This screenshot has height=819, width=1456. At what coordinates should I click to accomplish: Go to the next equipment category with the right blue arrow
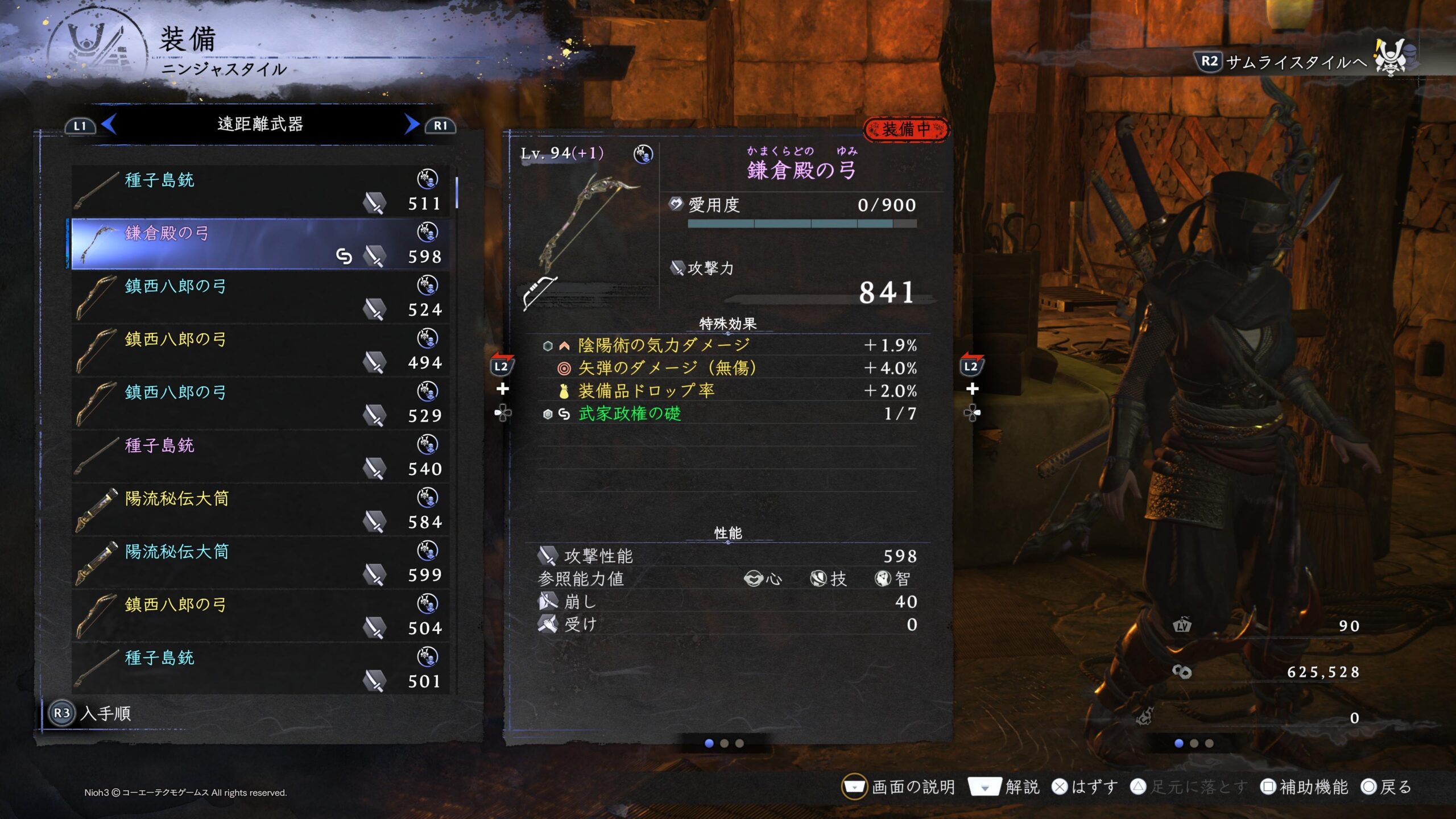coord(412,125)
